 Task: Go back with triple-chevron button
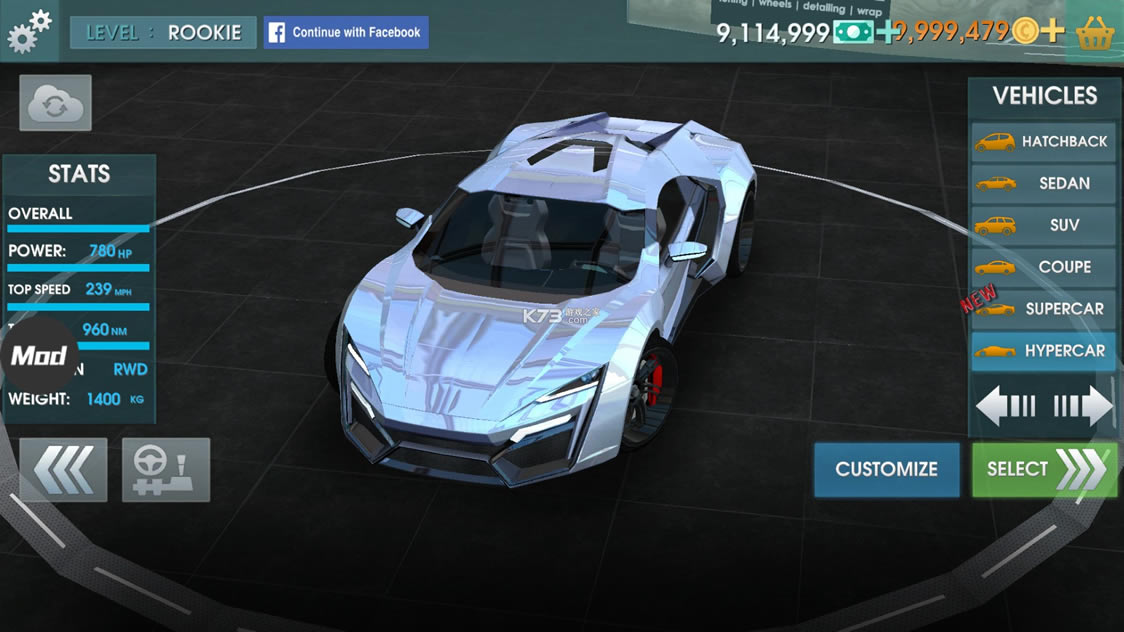click(63, 469)
